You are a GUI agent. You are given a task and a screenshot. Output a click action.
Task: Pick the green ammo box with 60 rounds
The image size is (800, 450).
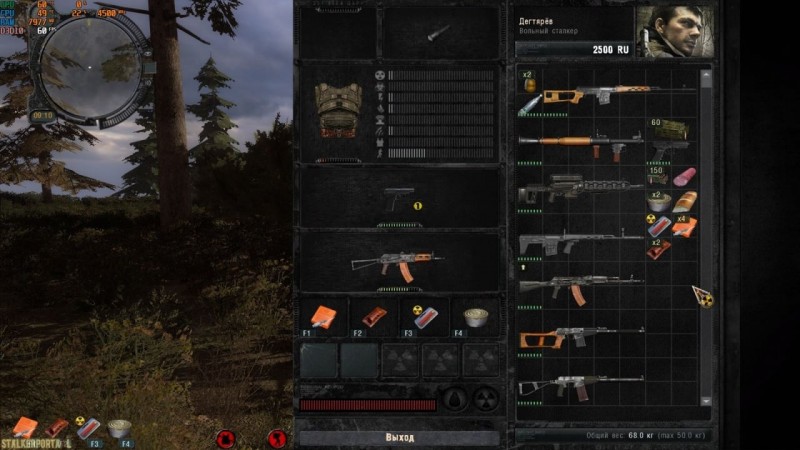click(x=672, y=129)
